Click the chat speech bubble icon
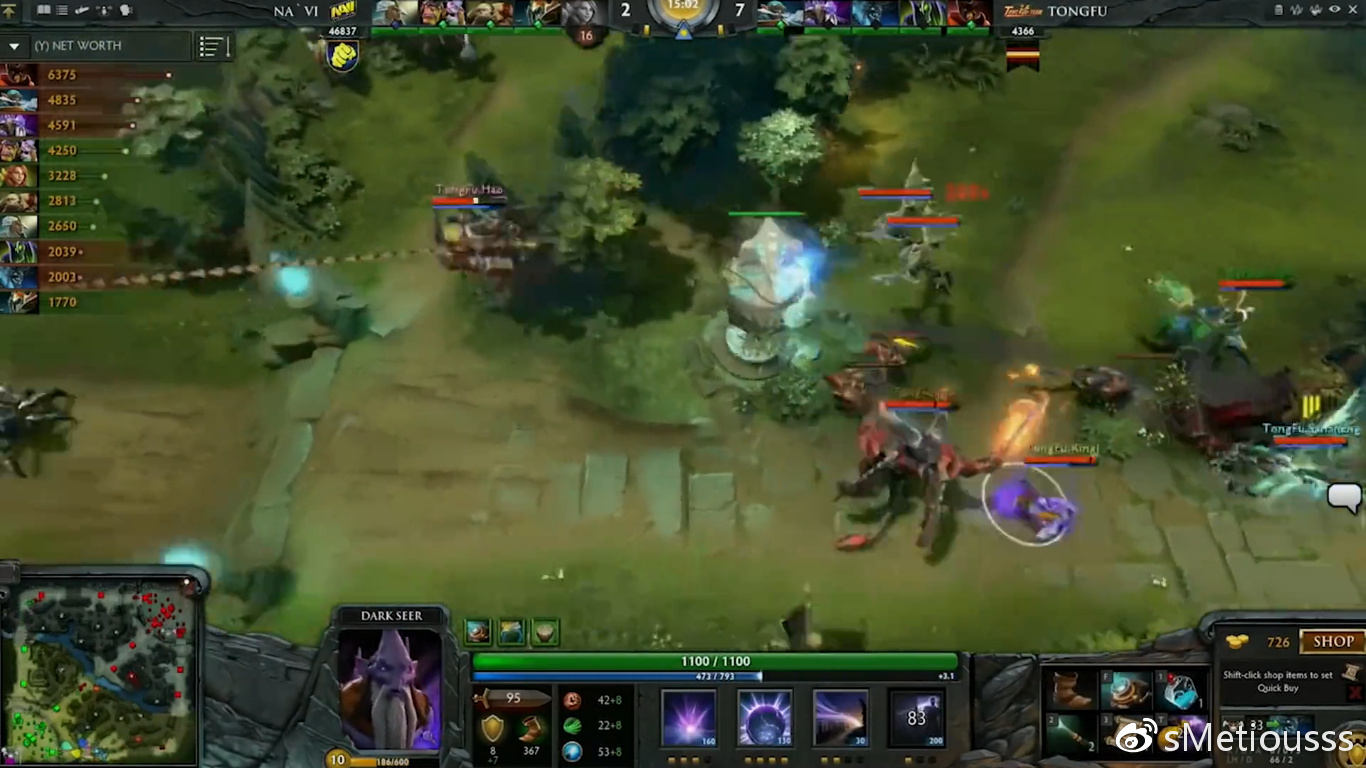Viewport: 1366px width, 768px height. click(x=1344, y=496)
